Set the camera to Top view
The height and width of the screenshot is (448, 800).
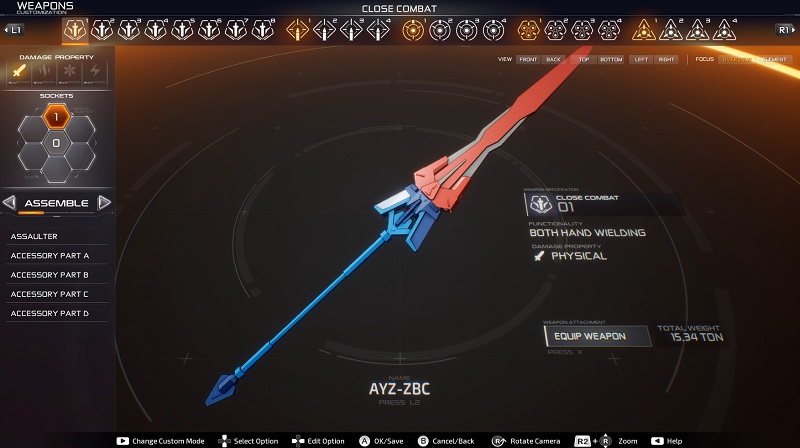[x=584, y=60]
